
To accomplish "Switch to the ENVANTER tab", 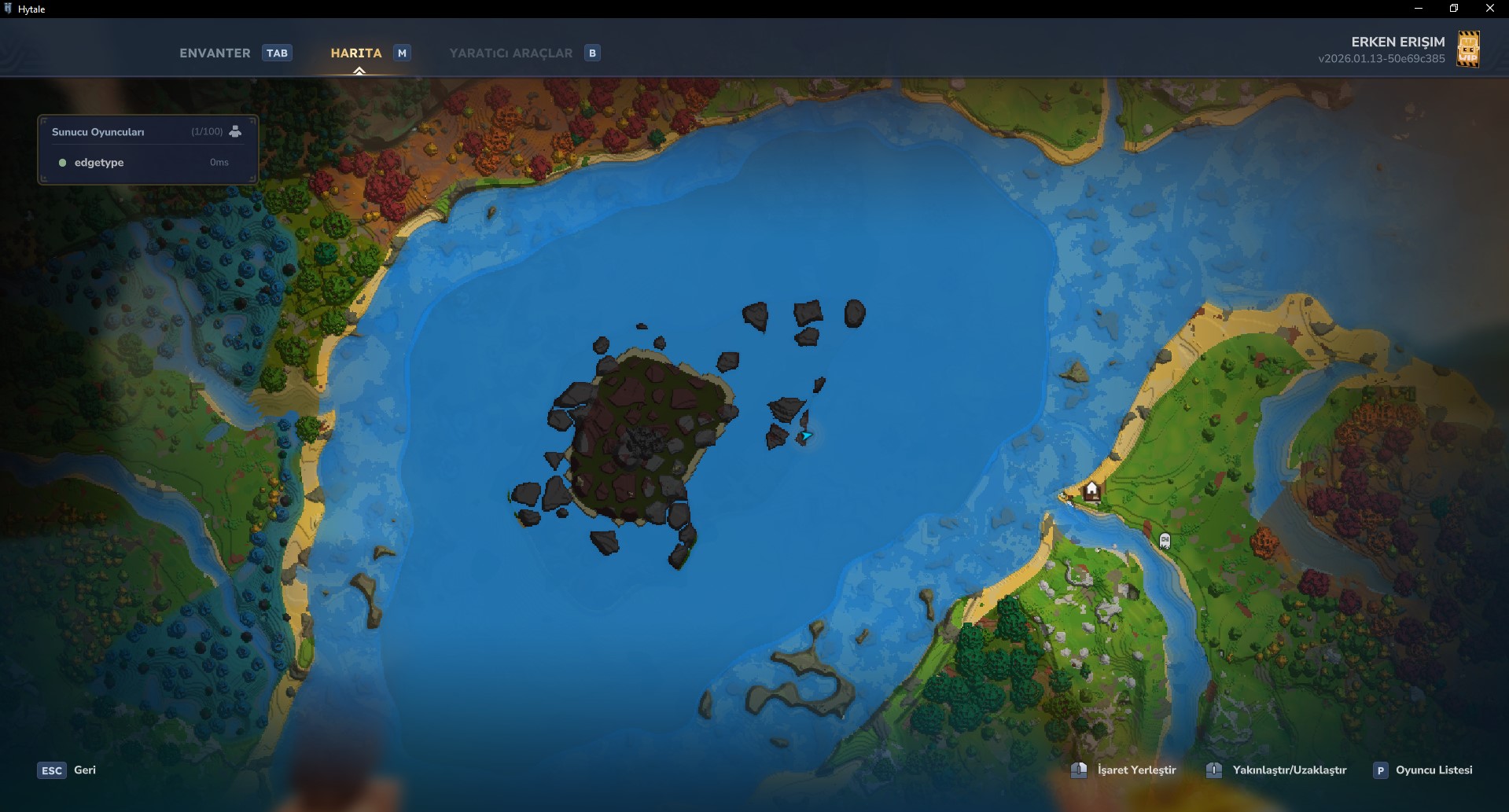I will (215, 53).
